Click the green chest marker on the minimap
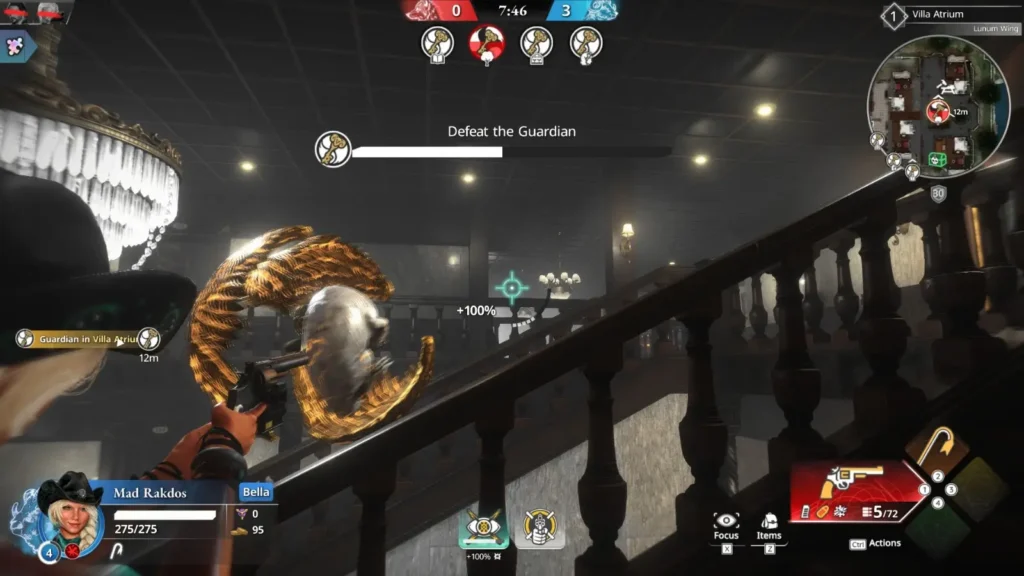 coord(938,159)
